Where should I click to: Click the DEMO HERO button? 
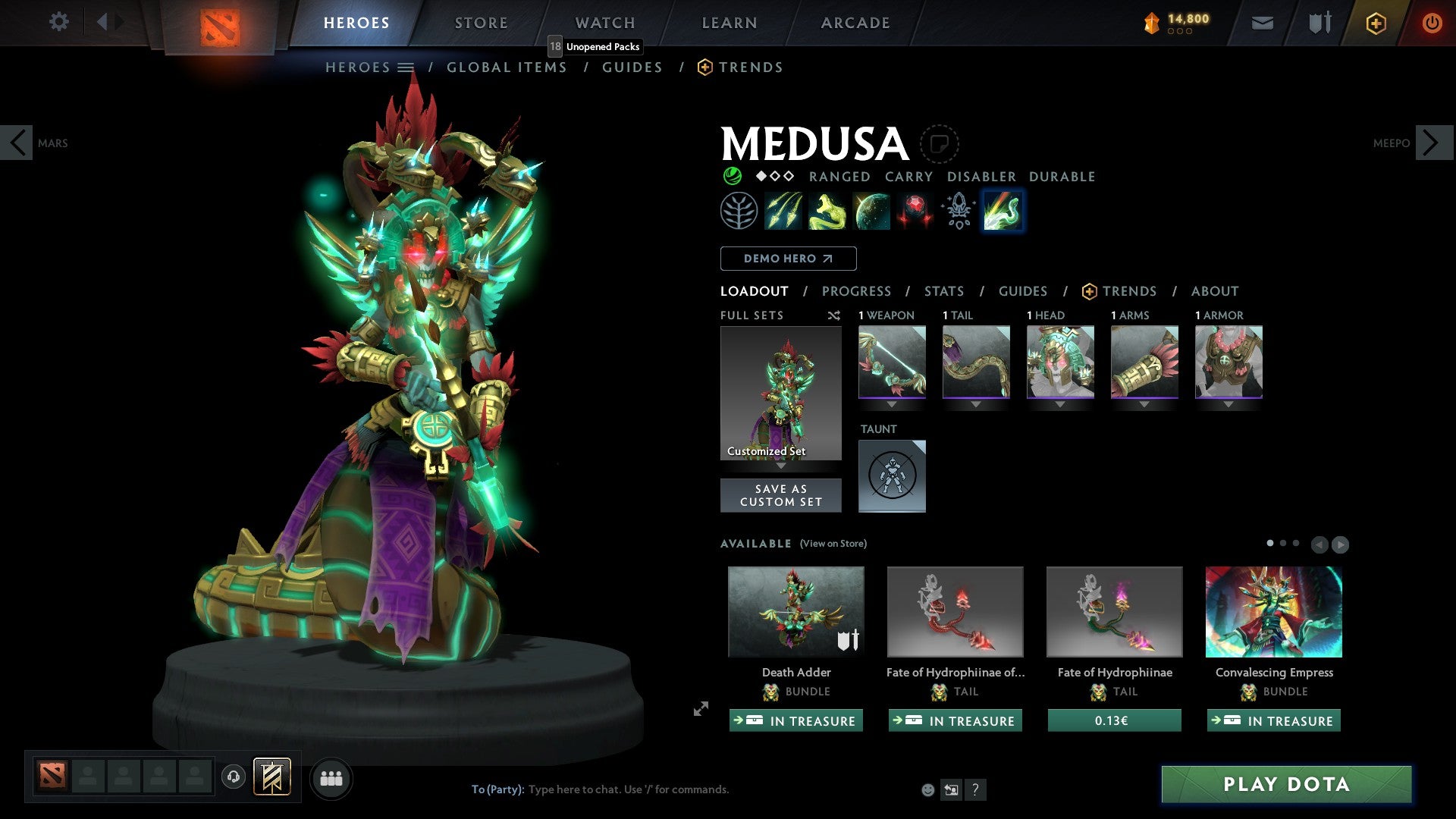[788, 258]
